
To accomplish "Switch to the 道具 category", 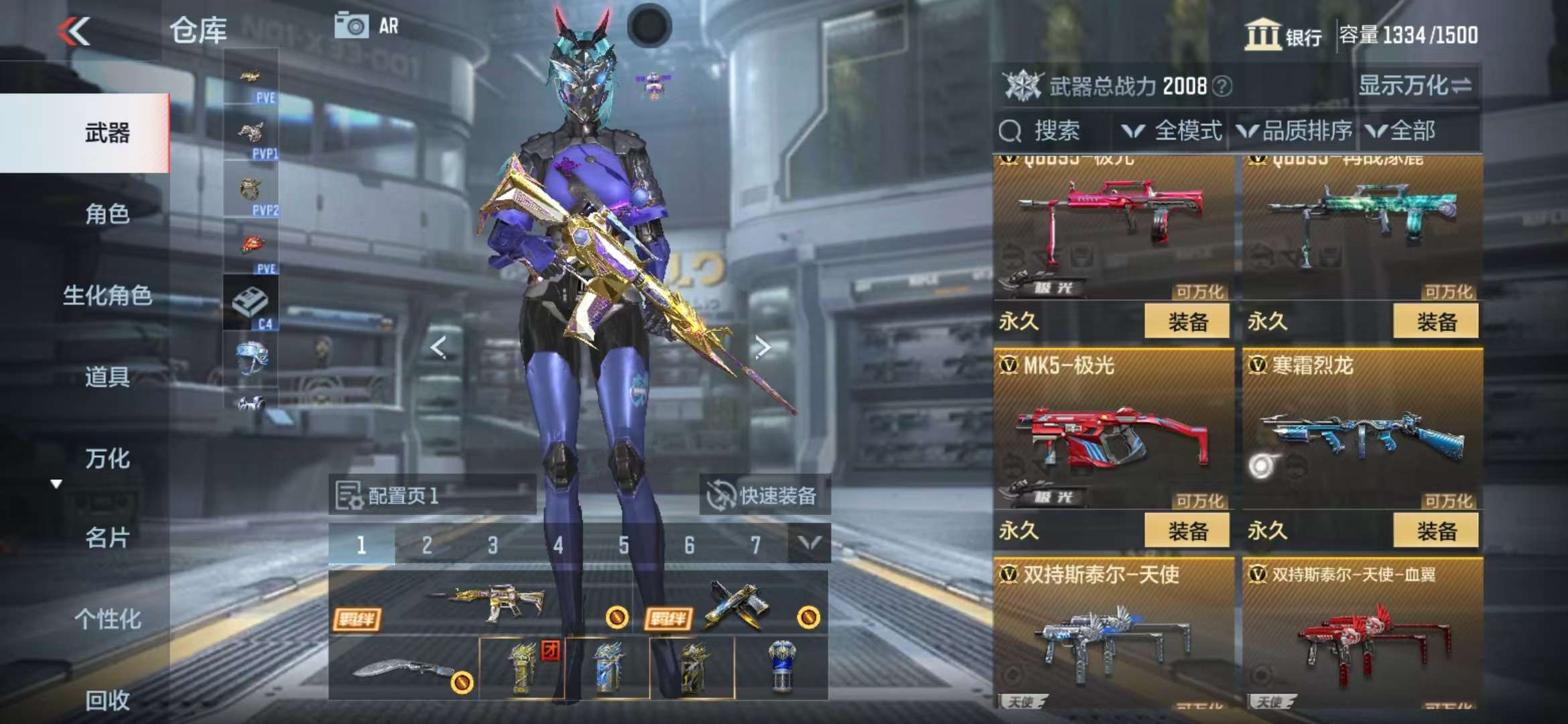I will (x=107, y=377).
